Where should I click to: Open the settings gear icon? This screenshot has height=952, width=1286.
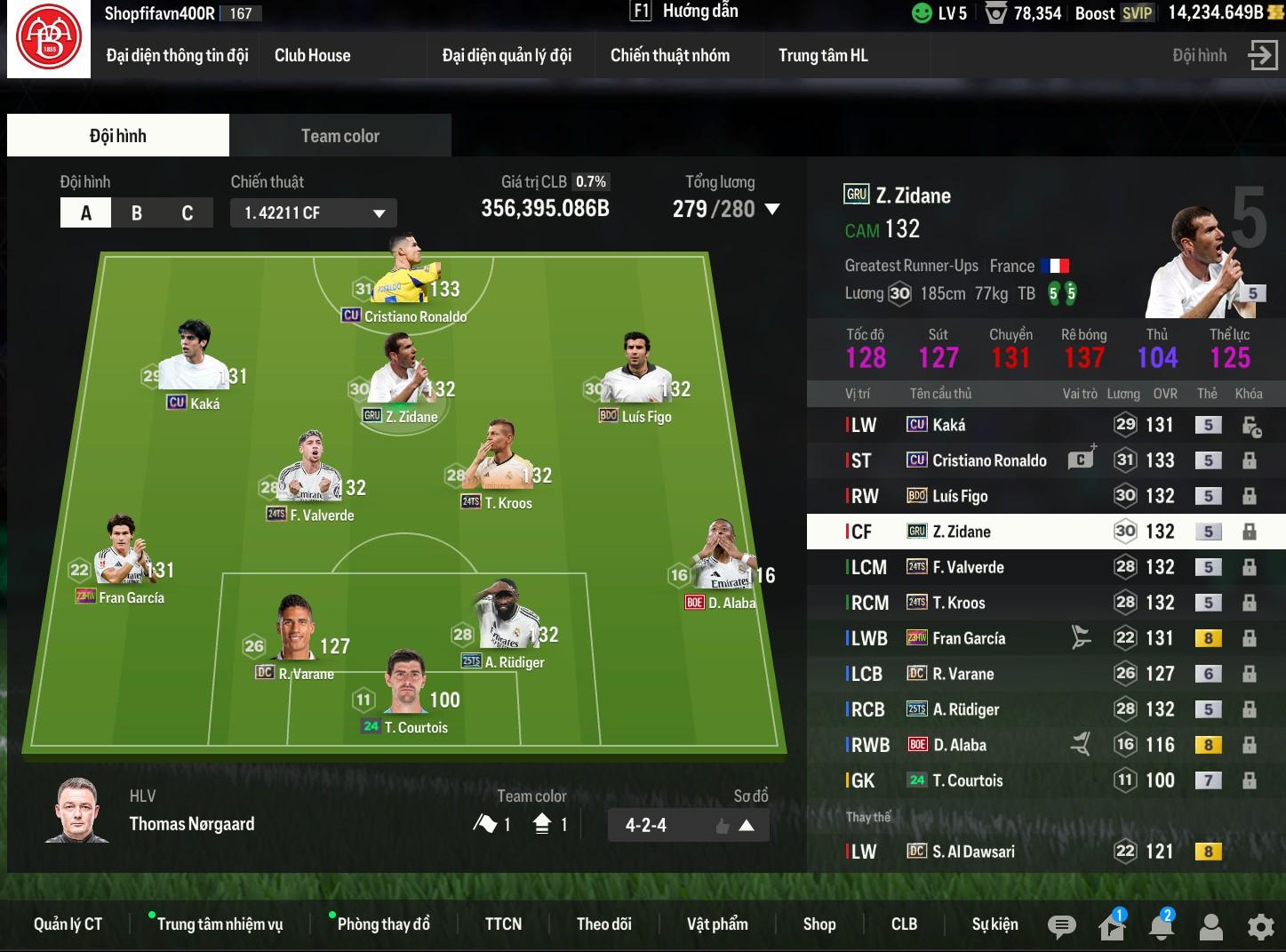(1260, 927)
